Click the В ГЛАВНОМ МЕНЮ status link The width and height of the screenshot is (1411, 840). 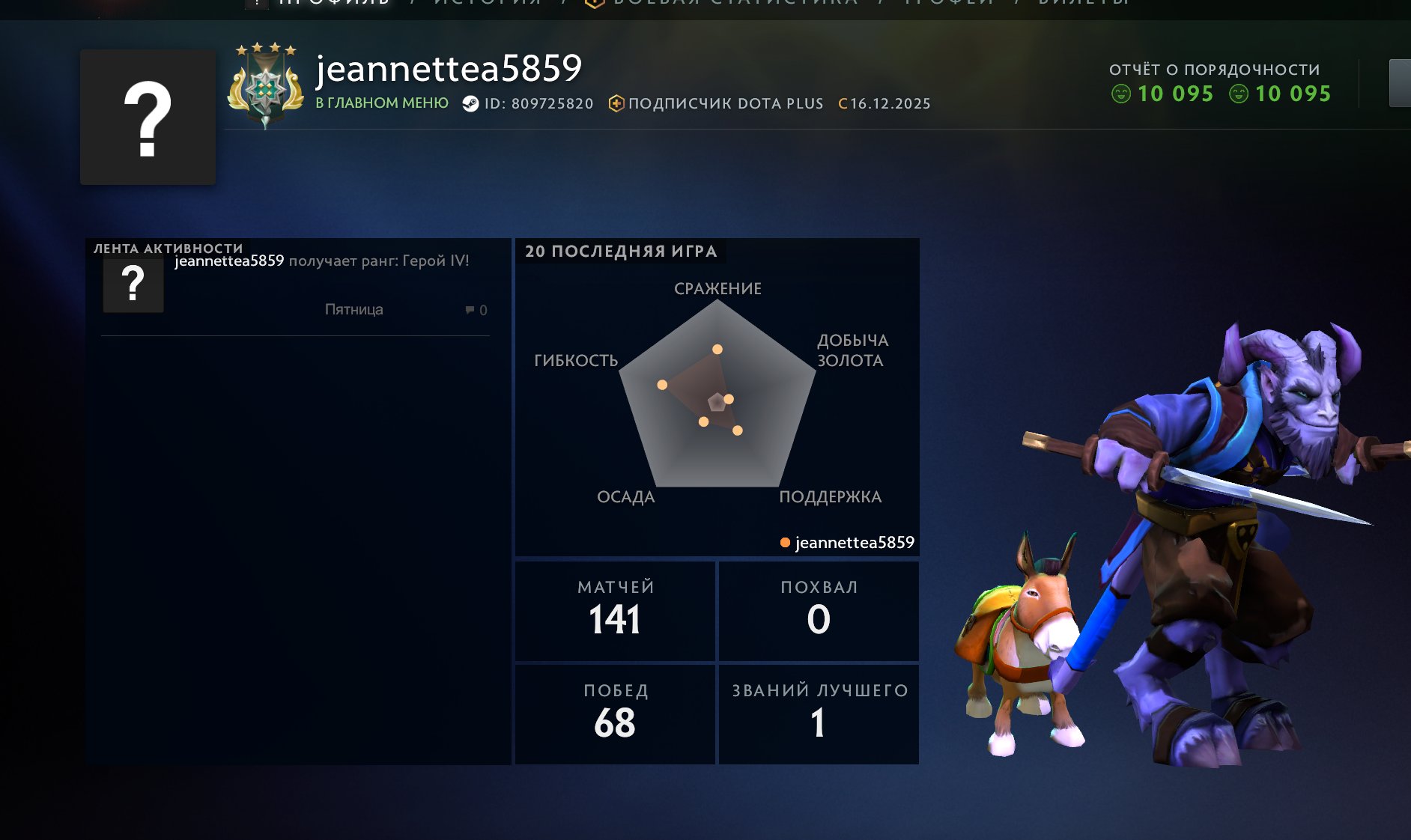(382, 103)
